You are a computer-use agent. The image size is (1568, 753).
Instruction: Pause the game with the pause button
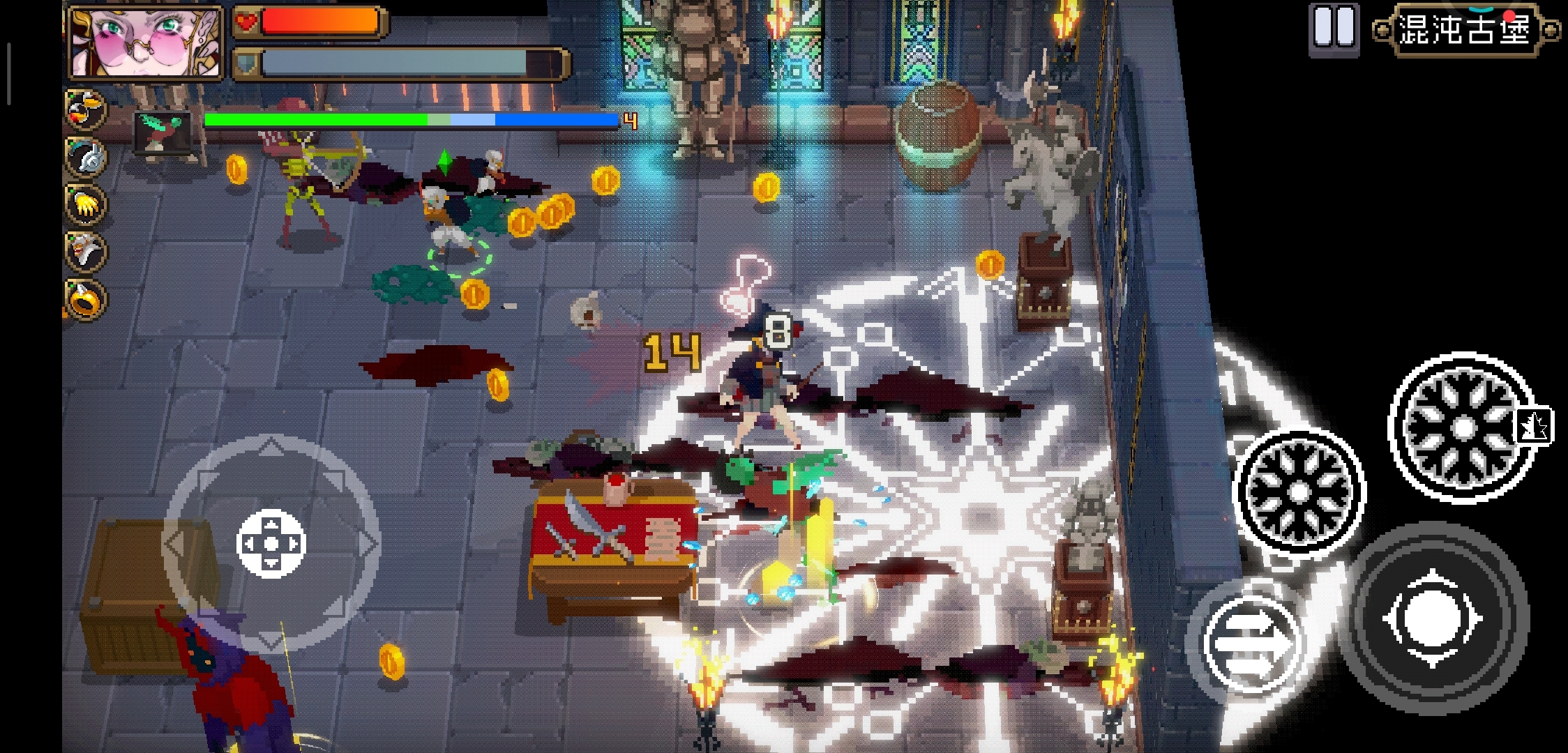pos(1333,28)
